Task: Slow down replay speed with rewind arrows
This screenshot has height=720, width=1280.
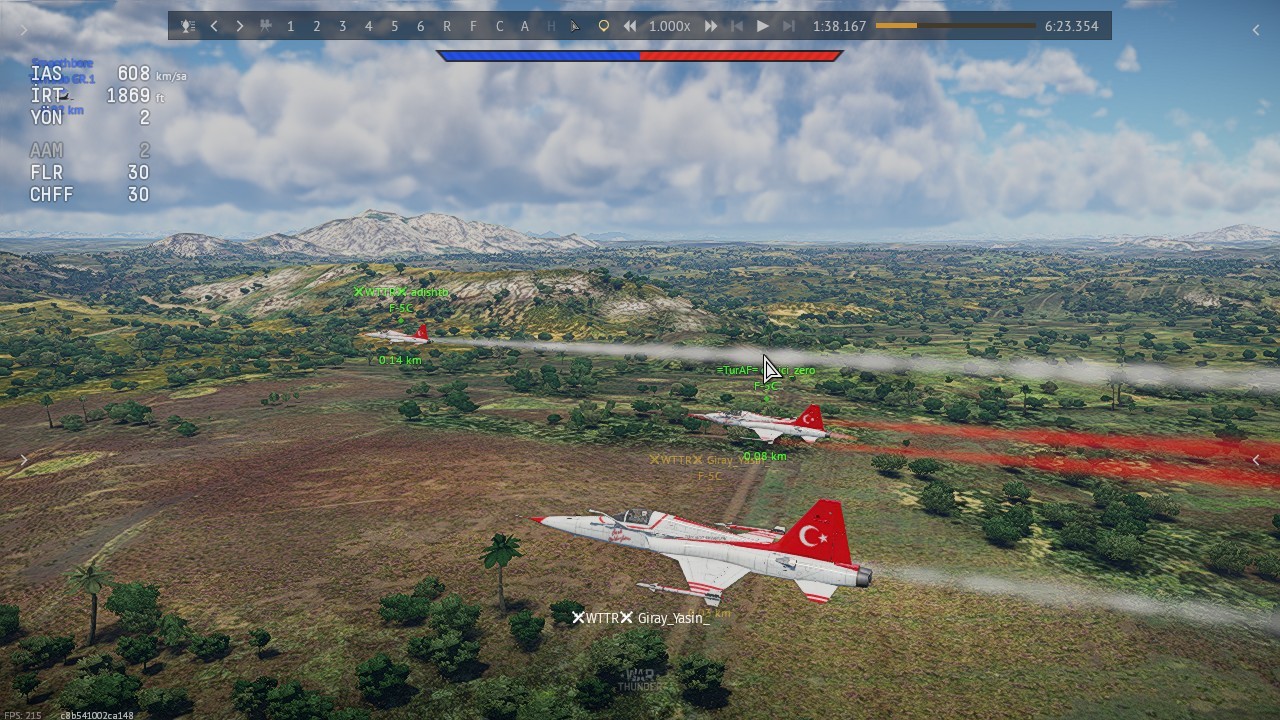Action: point(630,26)
